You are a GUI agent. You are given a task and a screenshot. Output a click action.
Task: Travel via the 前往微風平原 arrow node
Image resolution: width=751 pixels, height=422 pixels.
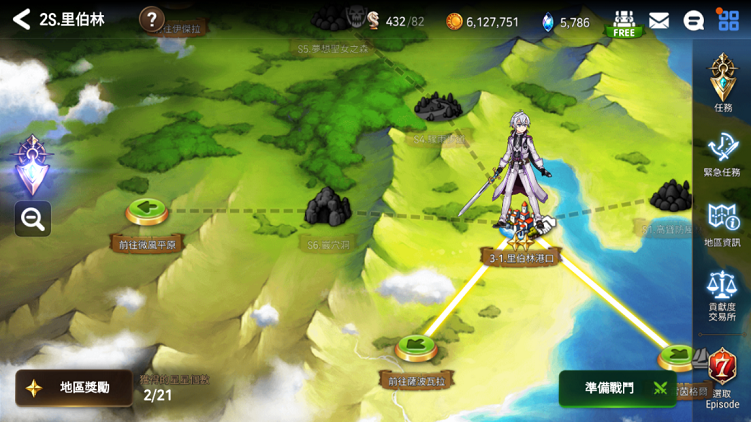pyautogui.click(x=147, y=212)
